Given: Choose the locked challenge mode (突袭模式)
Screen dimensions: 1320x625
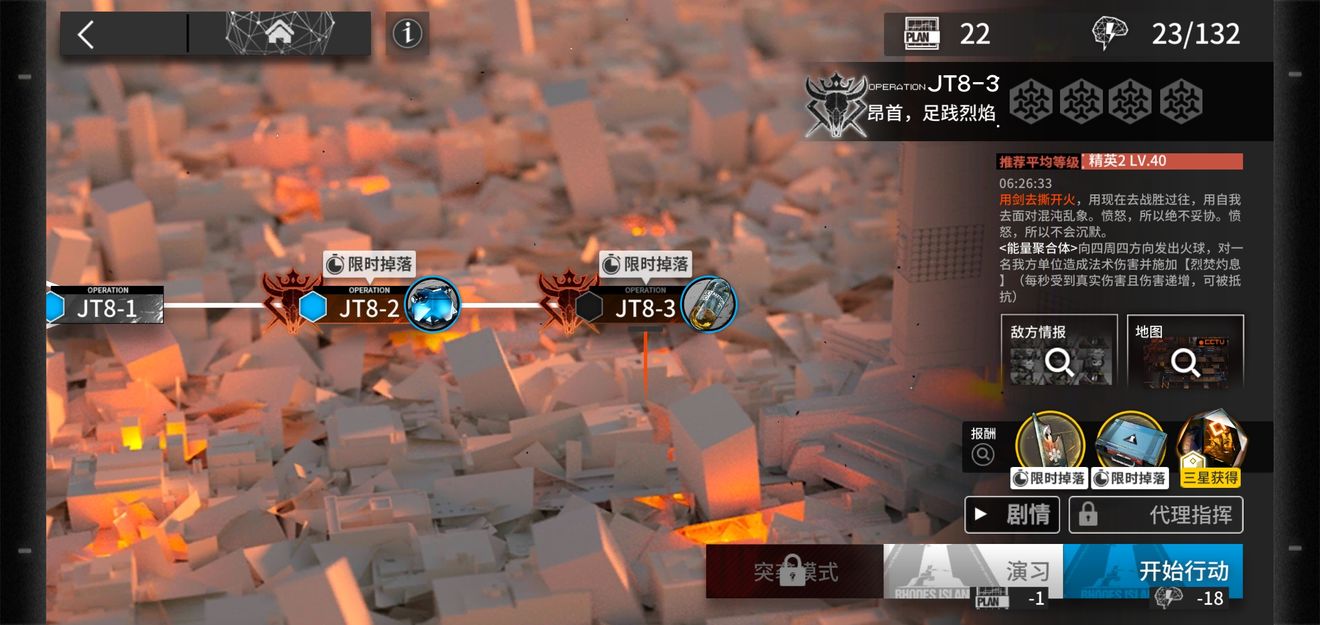Looking at the screenshot, I should [794, 572].
